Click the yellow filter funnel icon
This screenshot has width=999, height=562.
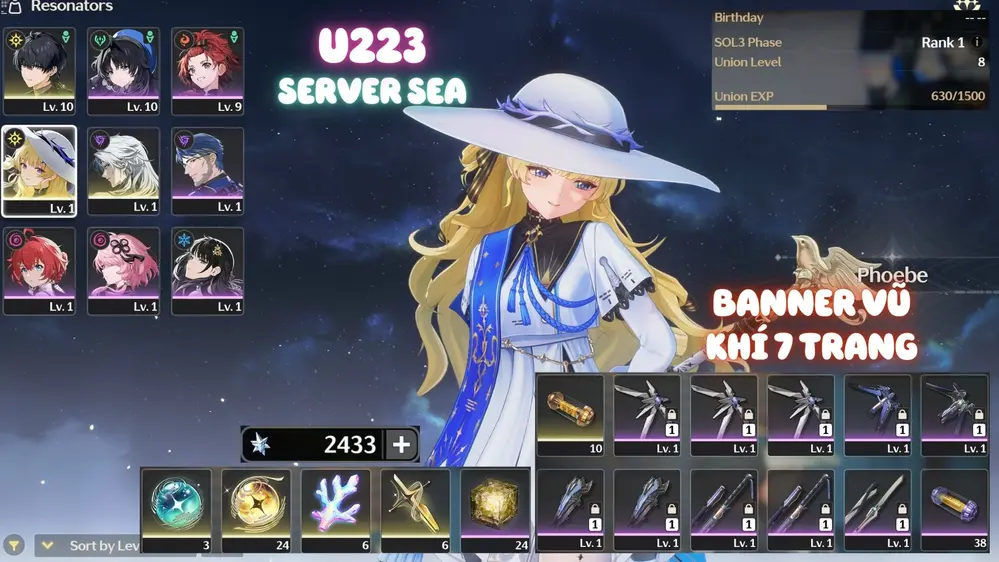(x=14, y=546)
